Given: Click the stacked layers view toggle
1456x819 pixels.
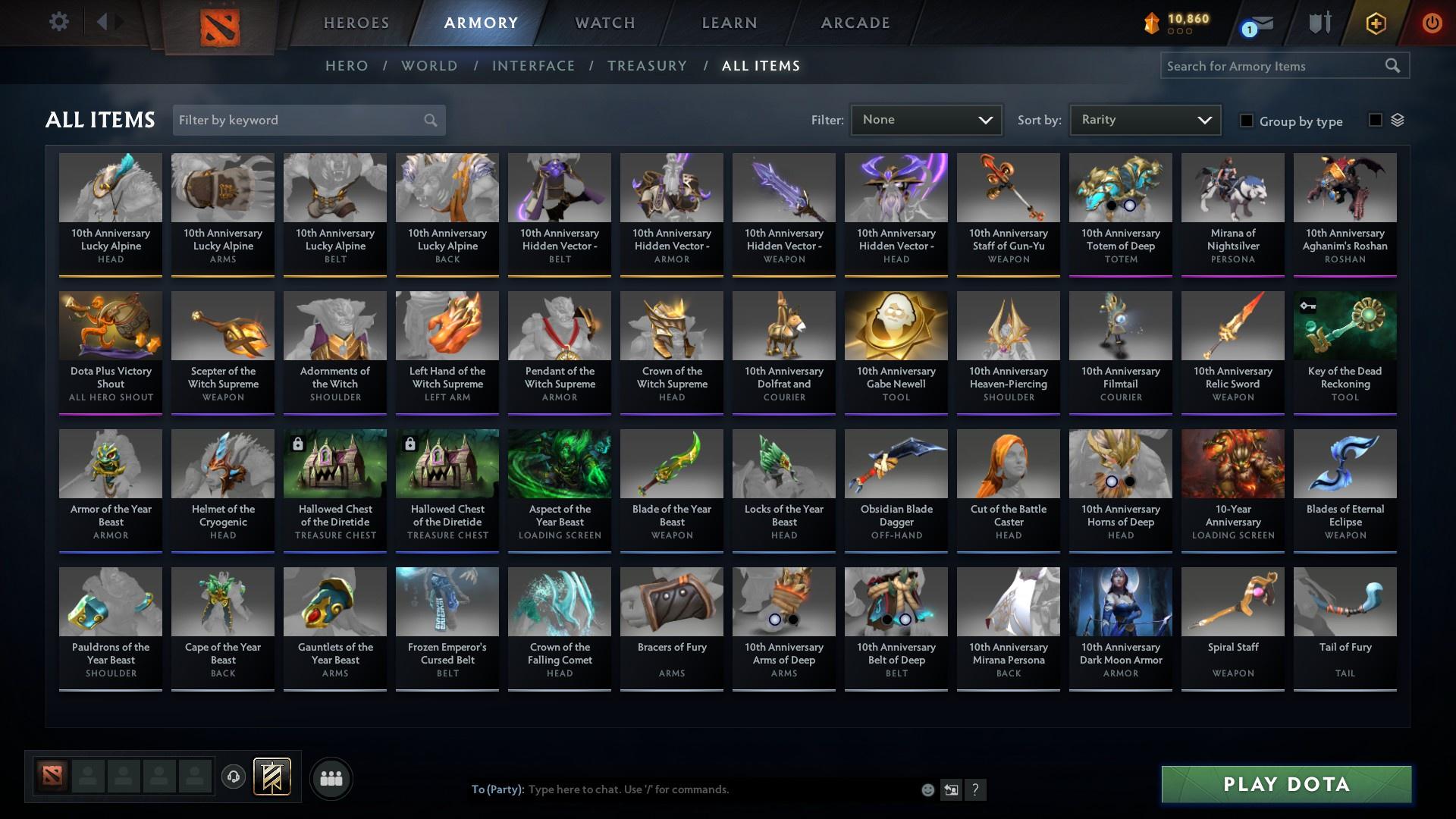Looking at the screenshot, I should point(1399,120).
